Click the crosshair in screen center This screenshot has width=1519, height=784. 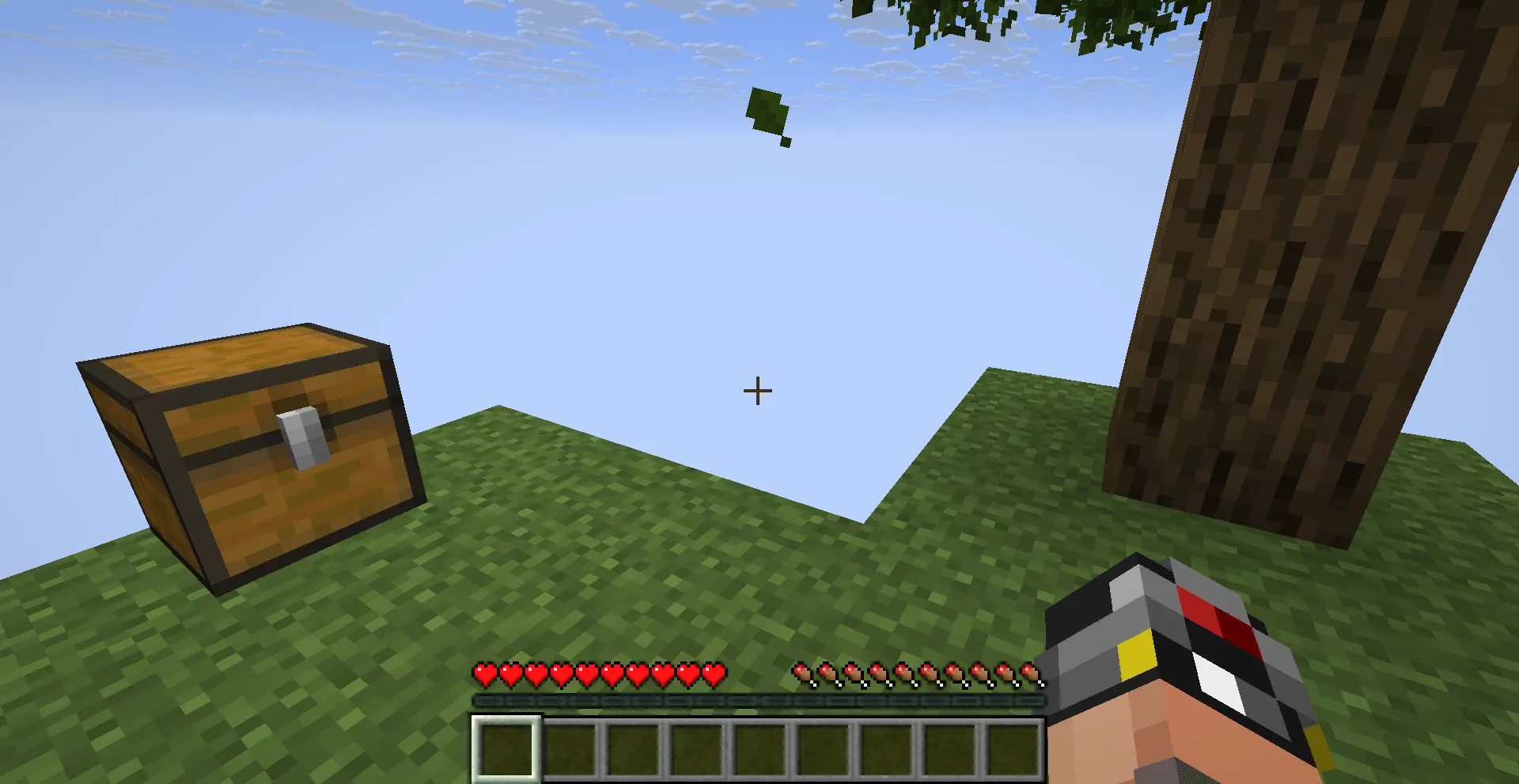[757, 390]
